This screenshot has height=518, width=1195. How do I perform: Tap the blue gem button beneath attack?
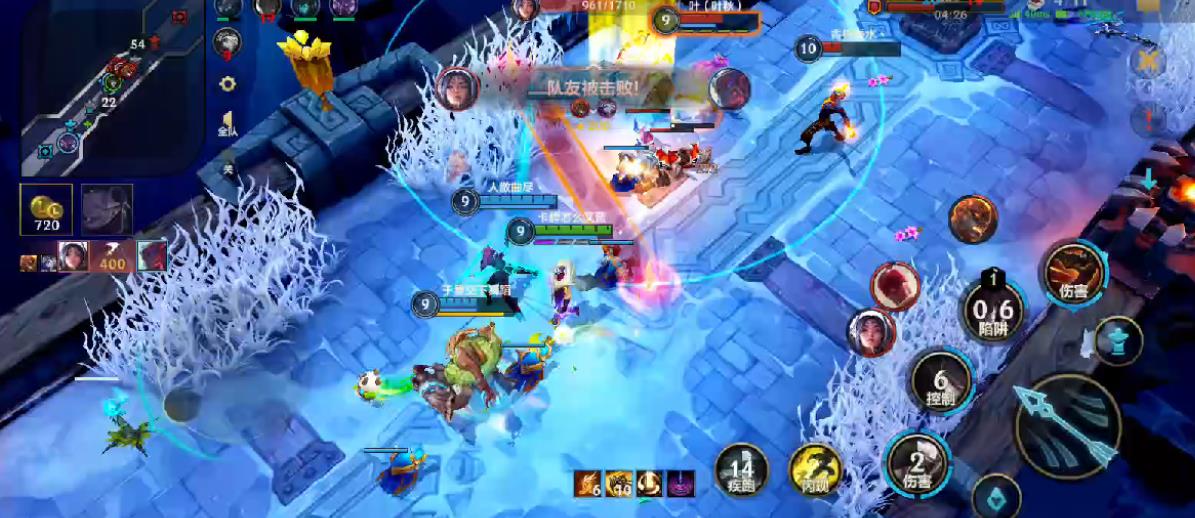(x=996, y=497)
